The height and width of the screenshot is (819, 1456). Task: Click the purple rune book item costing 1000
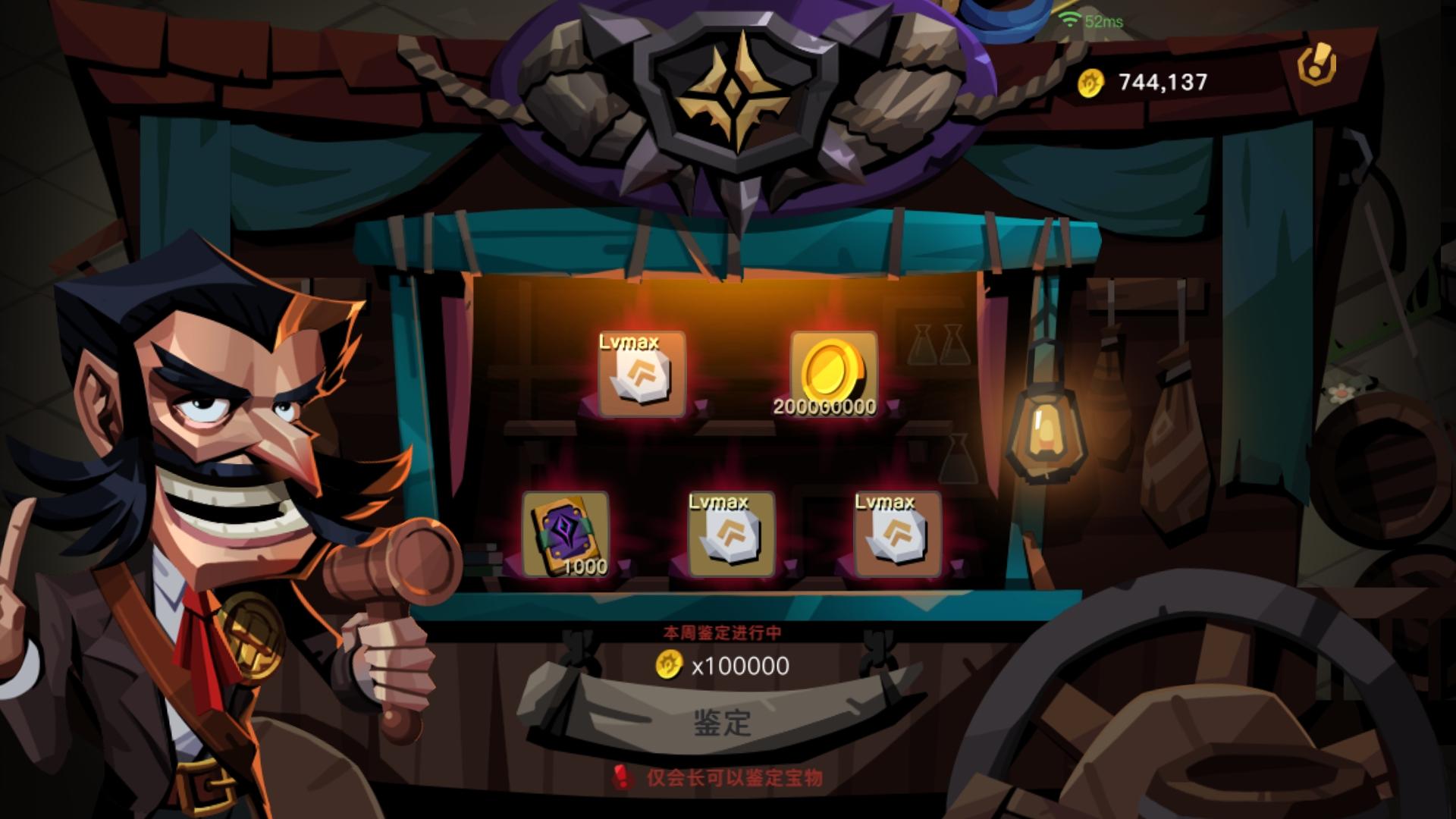coord(567,536)
